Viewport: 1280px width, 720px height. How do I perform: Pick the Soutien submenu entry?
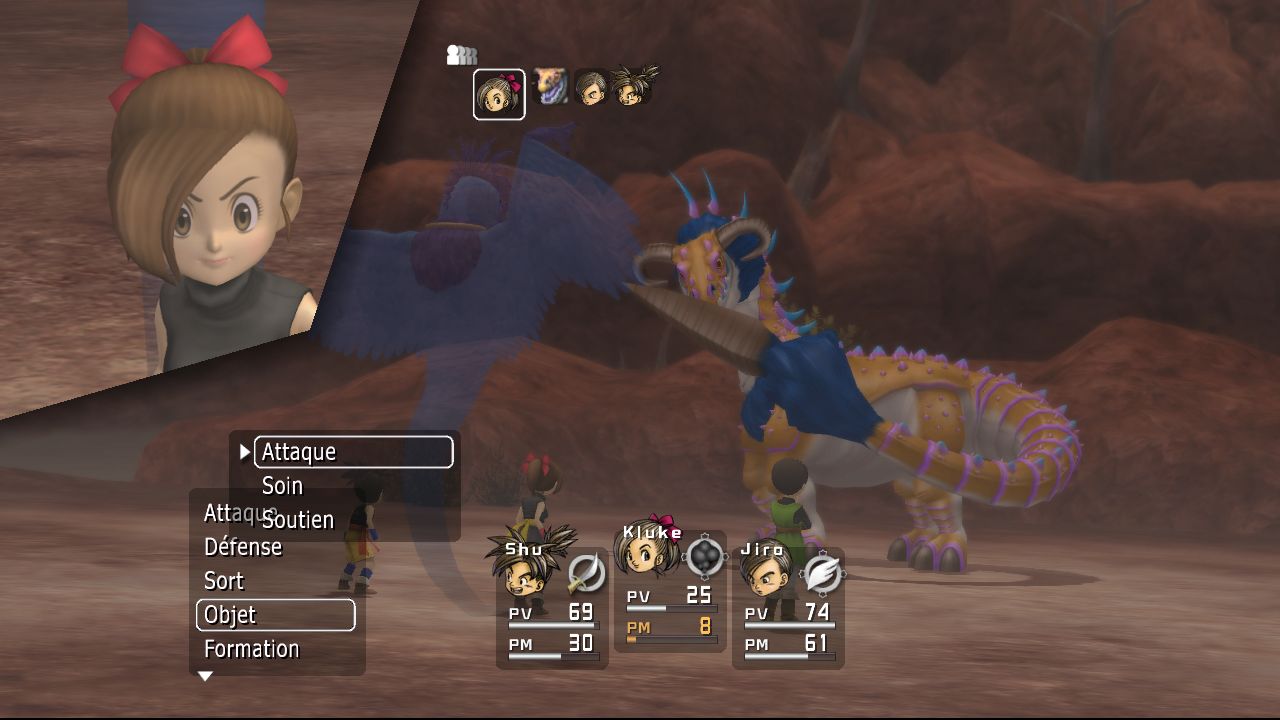coord(298,520)
